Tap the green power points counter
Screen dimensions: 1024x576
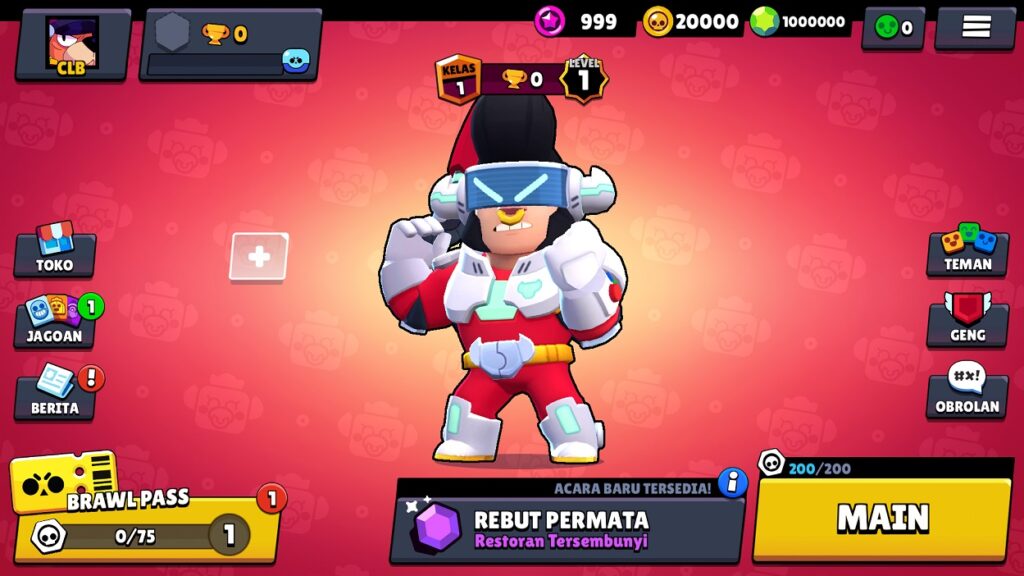(x=799, y=21)
